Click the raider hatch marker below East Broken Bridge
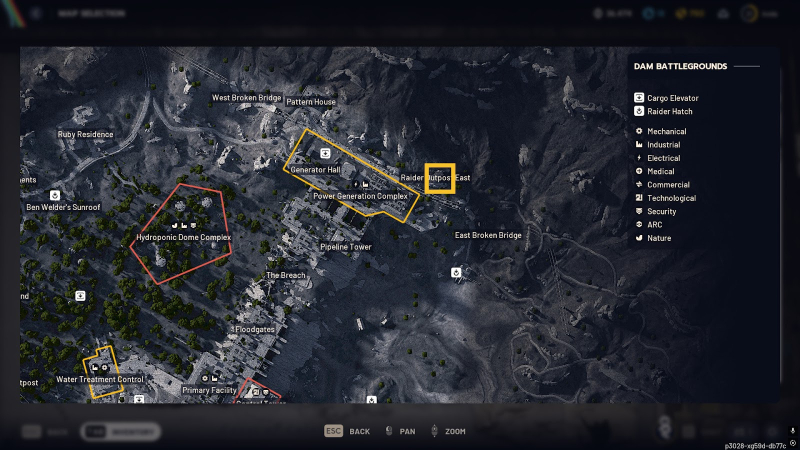The height and width of the screenshot is (450, 800). (x=456, y=271)
